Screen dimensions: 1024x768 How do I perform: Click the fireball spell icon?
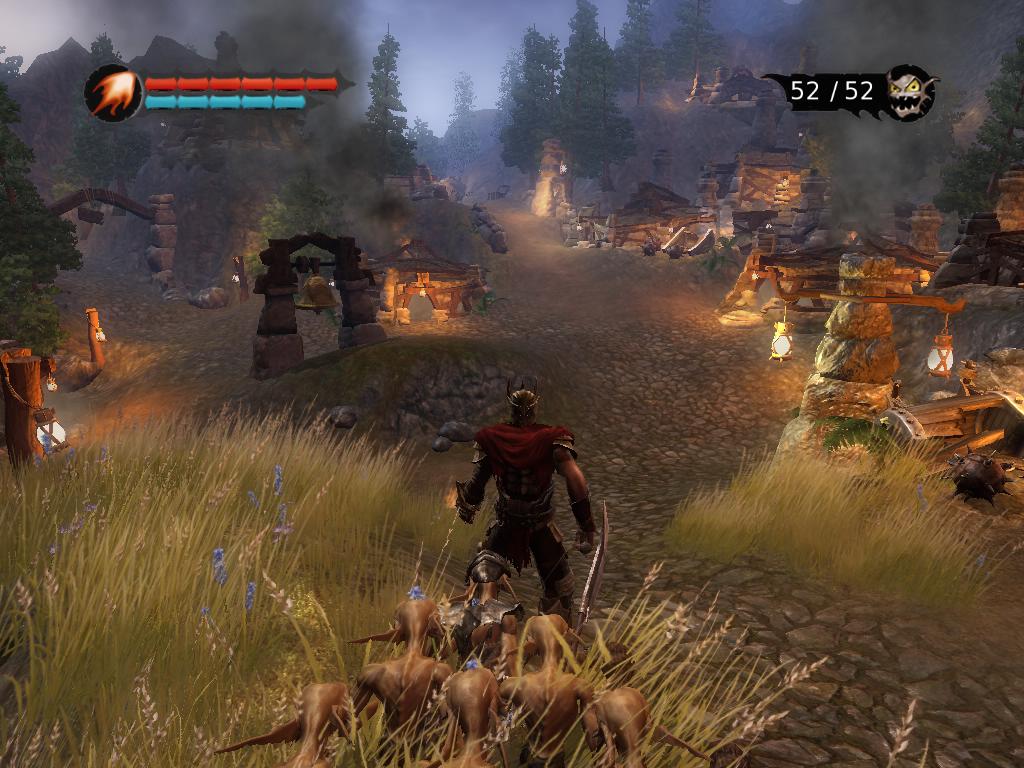point(113,93)
